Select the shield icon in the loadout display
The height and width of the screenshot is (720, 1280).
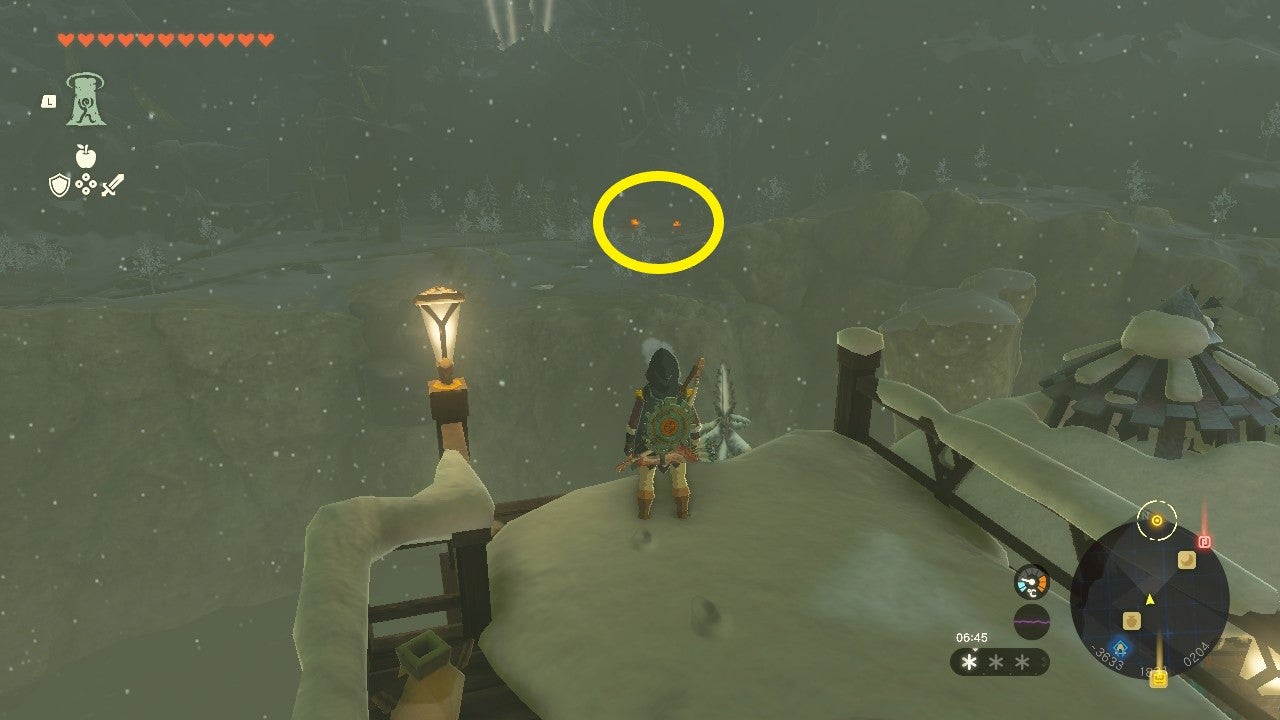click(59, 184)
